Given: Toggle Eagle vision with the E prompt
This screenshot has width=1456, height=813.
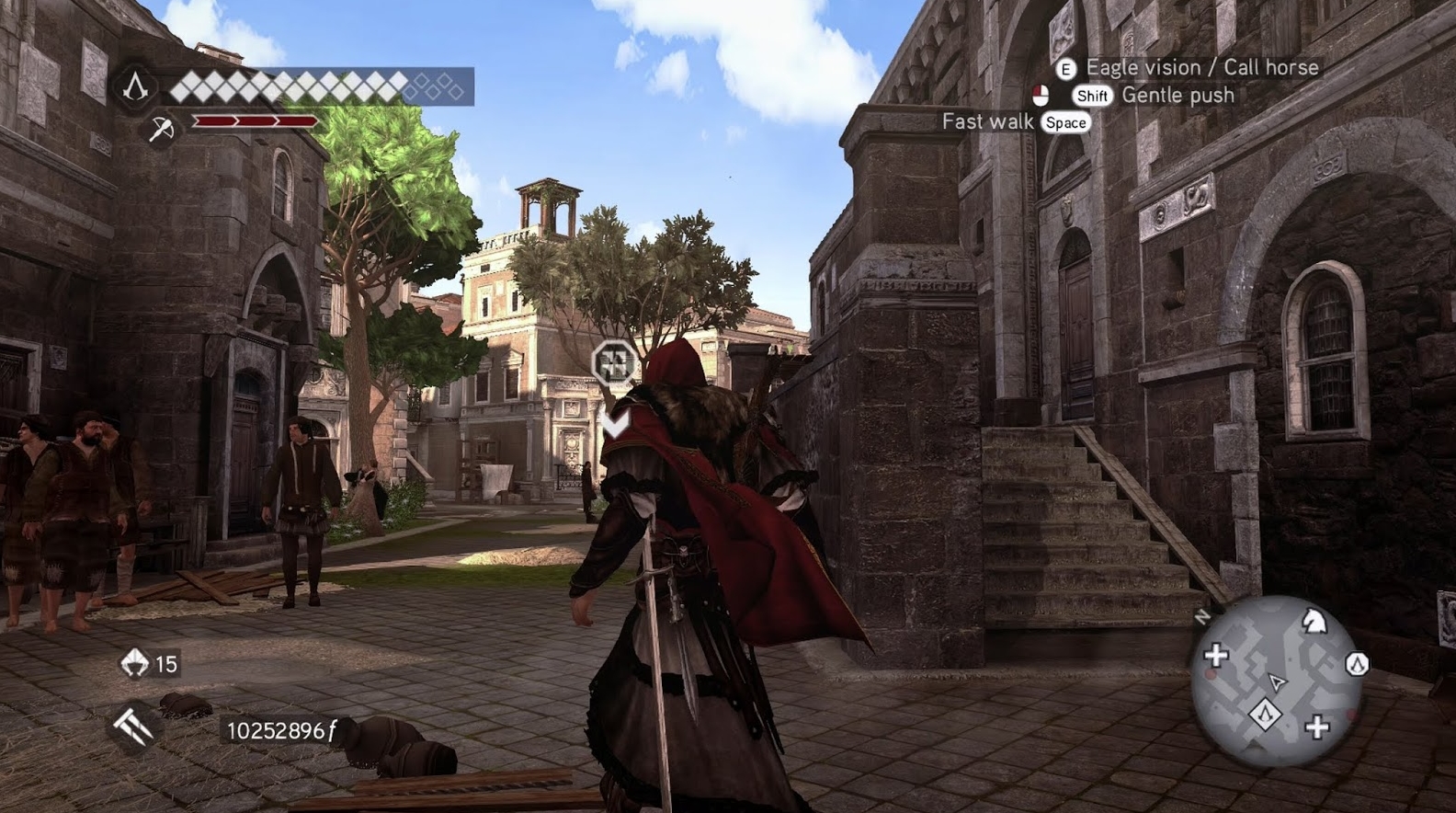Looking at the screenshot, I should [1066, 67].
